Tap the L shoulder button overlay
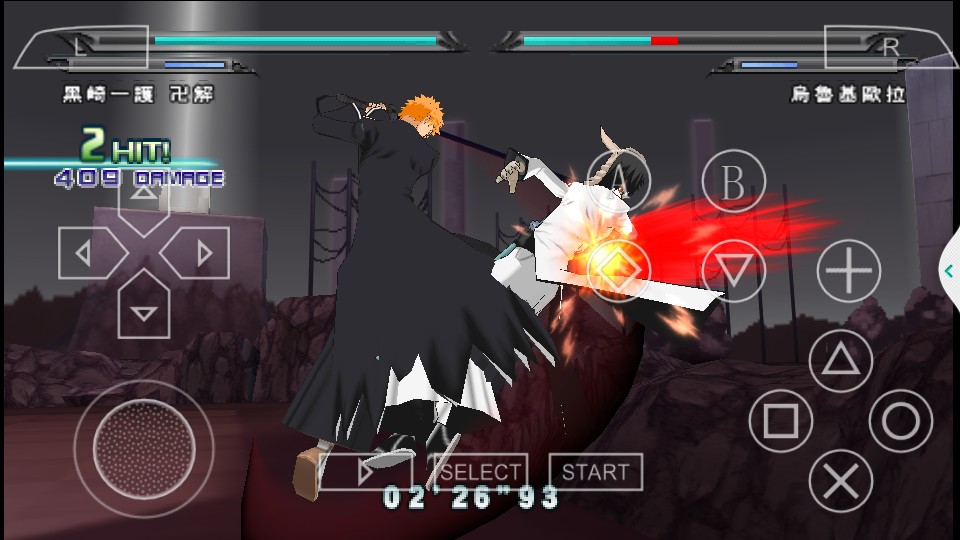The height and width of the screenshot is (540, 960). click(82, 46)
